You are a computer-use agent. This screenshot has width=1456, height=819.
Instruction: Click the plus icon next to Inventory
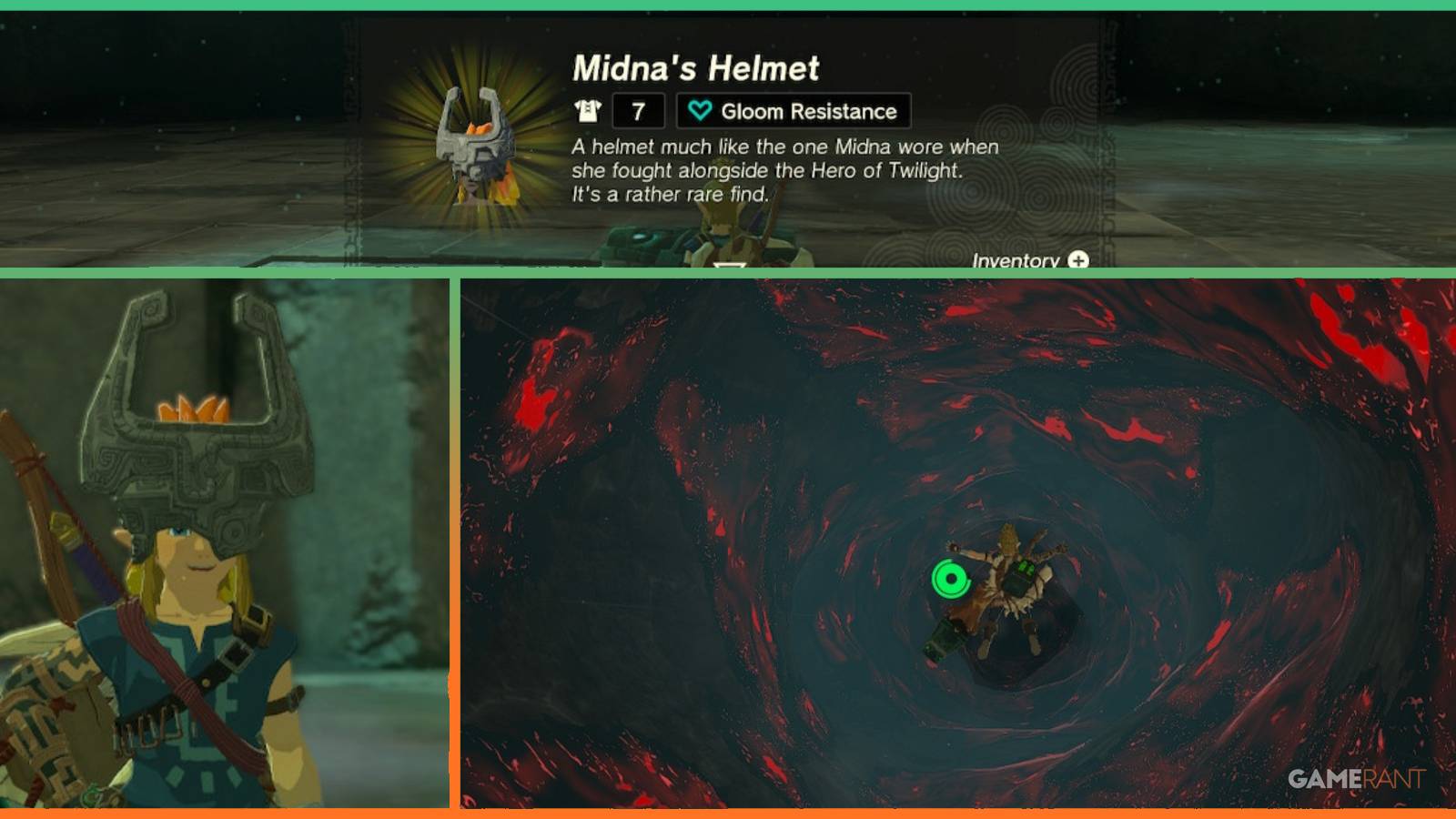1077,260
